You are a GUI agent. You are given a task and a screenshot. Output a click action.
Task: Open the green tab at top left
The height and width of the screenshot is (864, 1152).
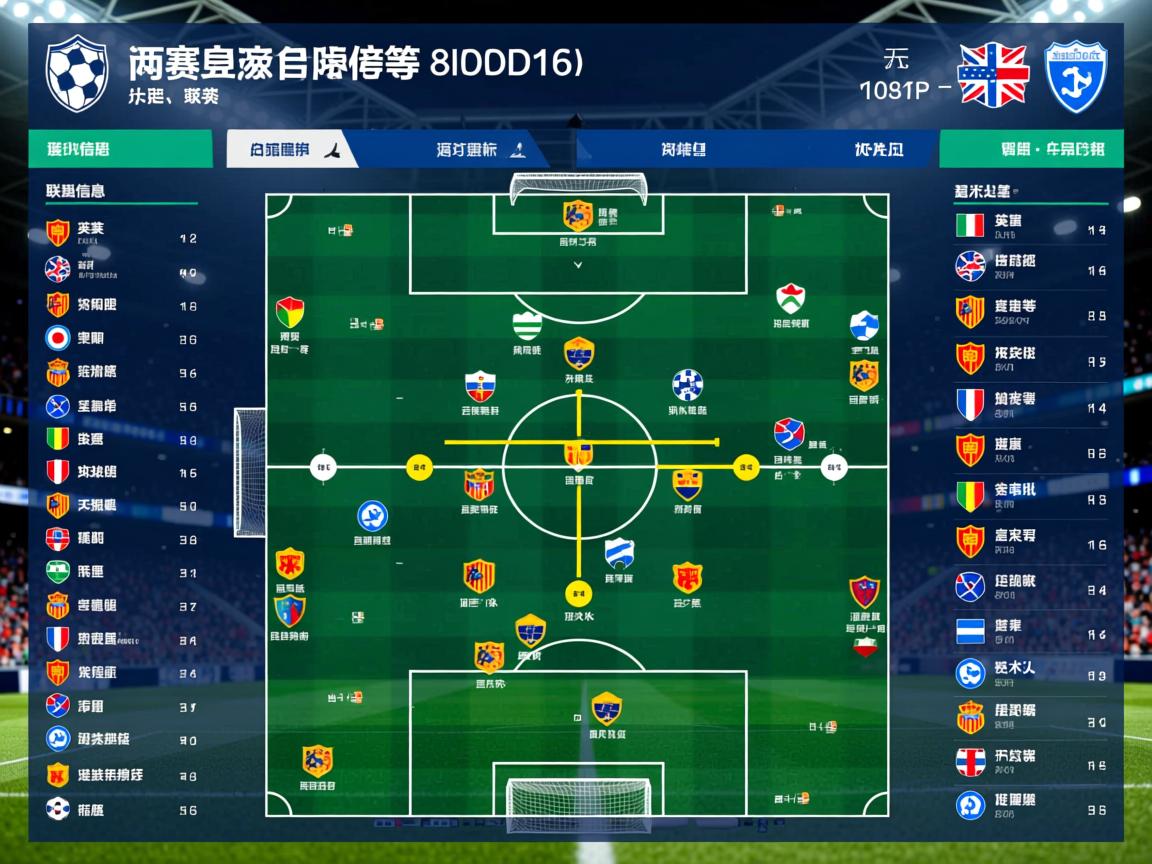click(120, 150)
